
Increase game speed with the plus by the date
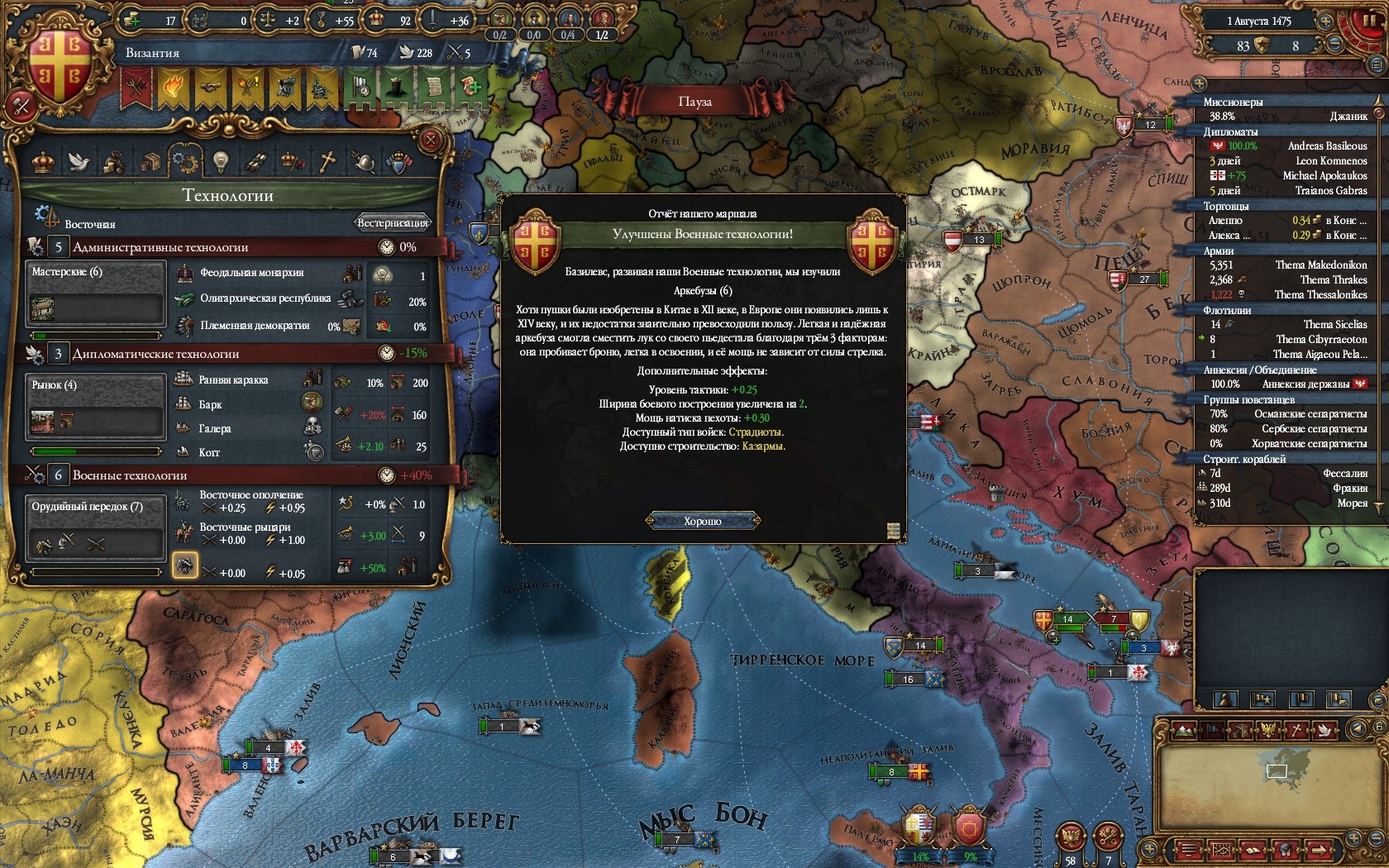[x=1325, y=22]
